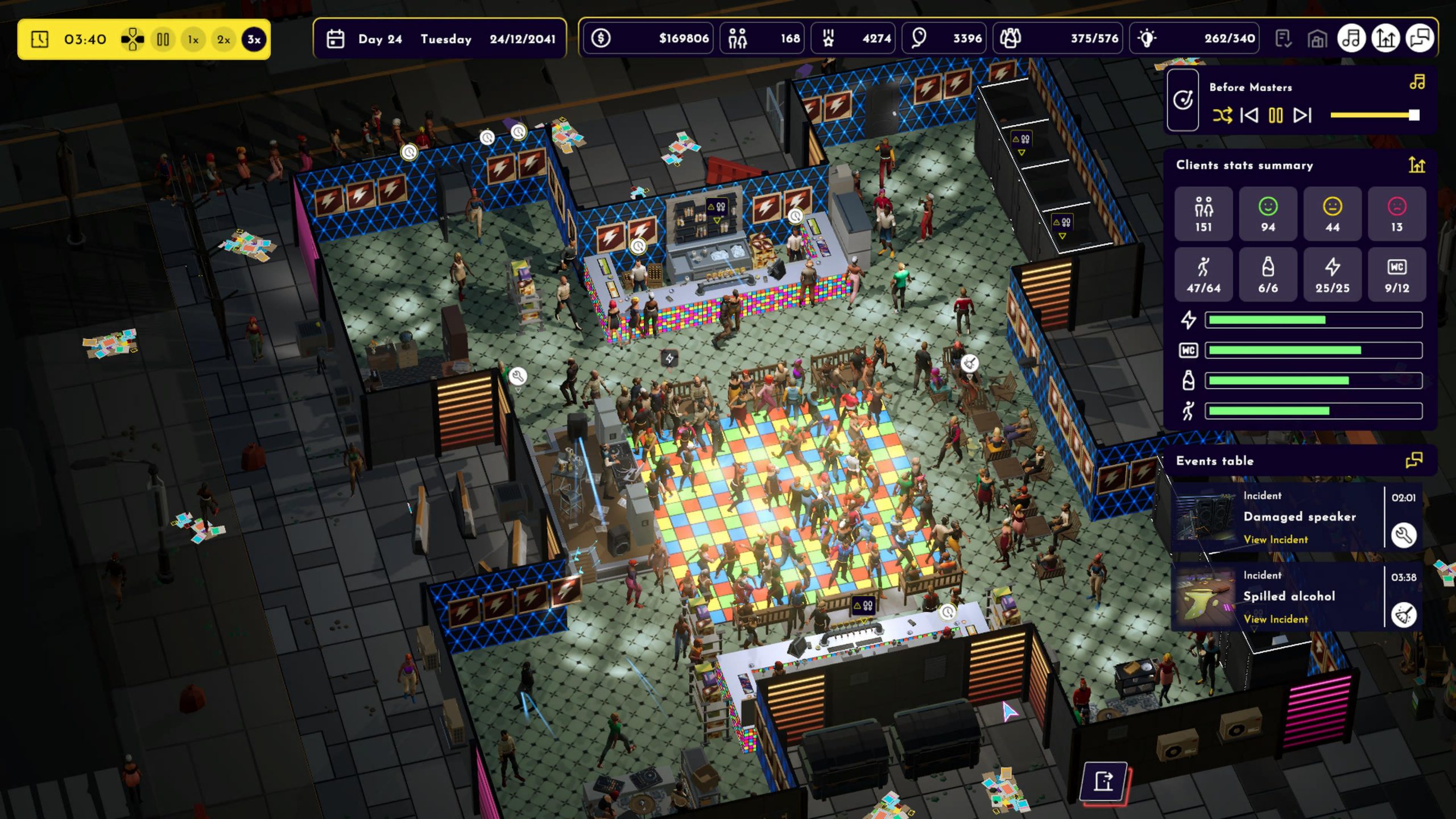
Task: Open the task checklist icon
Action: [x=1283, y=39]
